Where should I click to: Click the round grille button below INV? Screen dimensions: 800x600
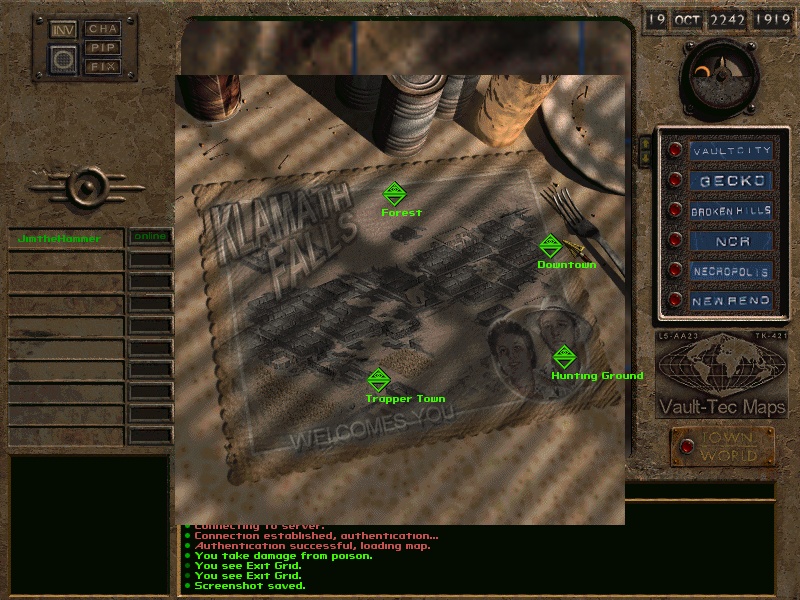[x=63, y=59]
